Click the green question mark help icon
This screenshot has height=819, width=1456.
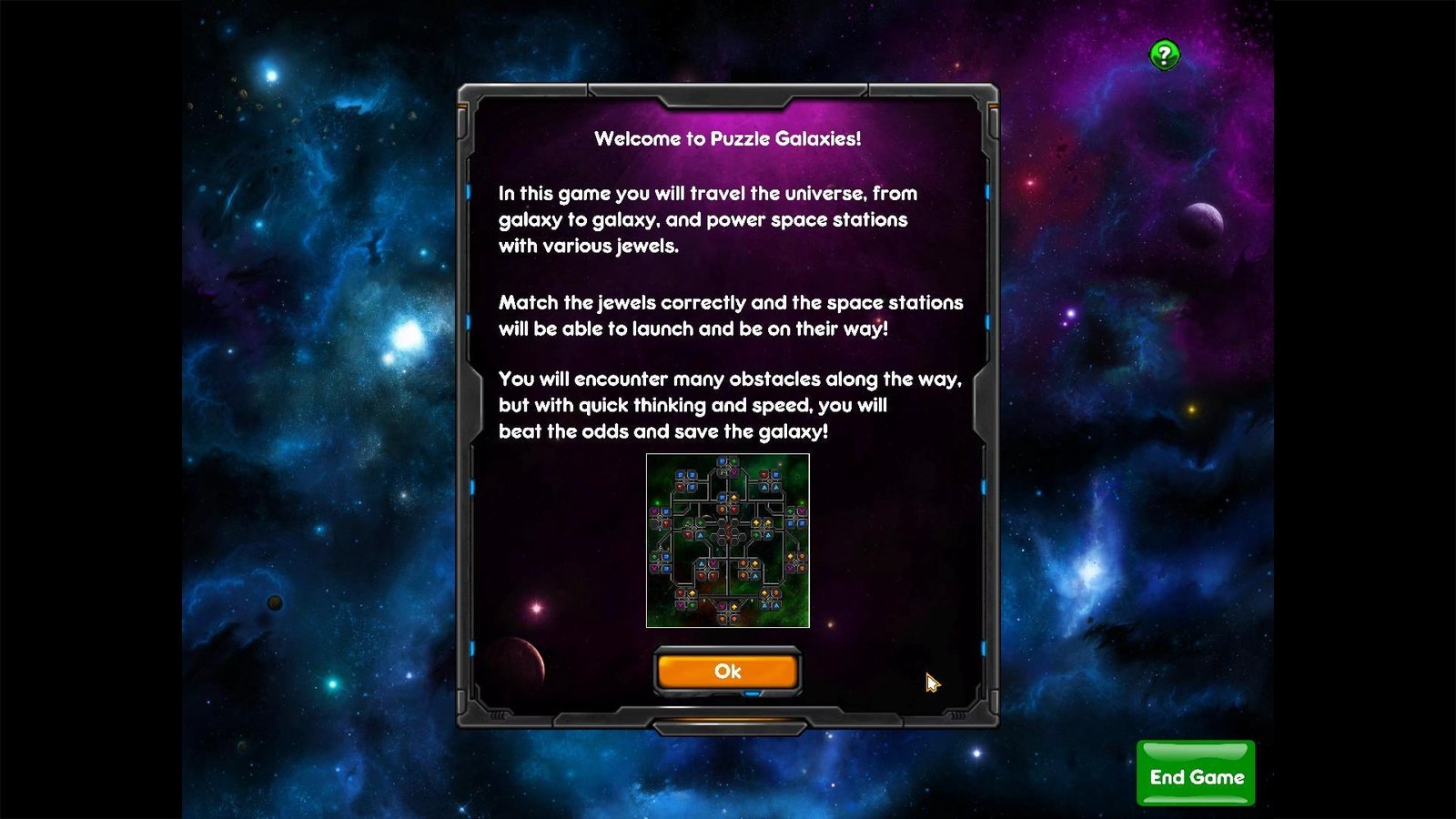pyautogui.click(x=1167, y=55)
